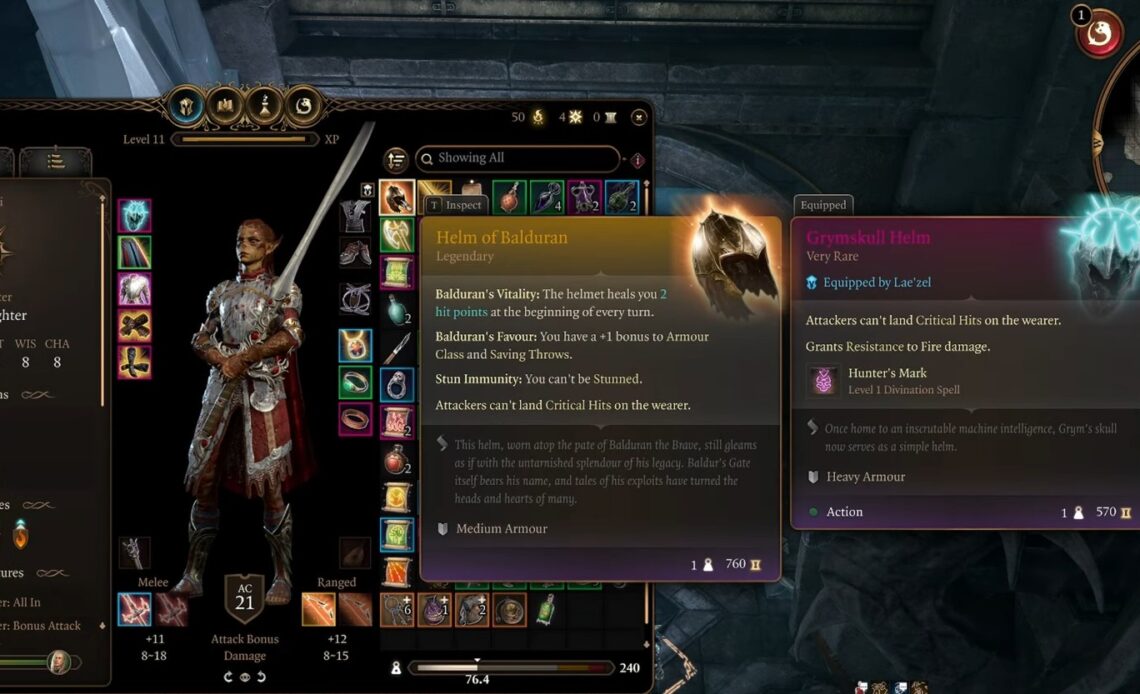1140x694 pixels.
Task: Rotate the character model left
Action: click(230, 677)
